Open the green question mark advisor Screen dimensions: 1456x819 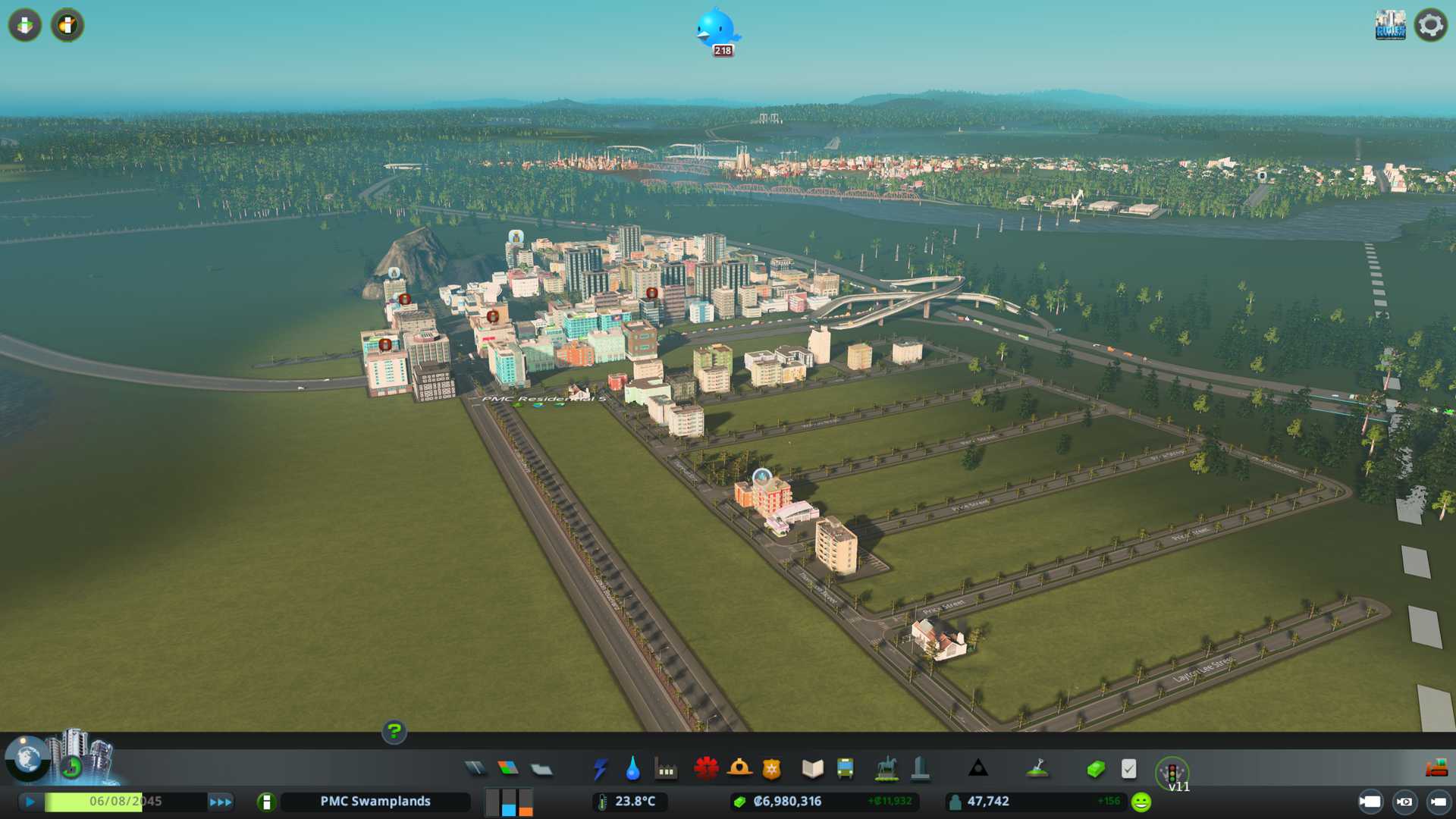click(394, 731)
